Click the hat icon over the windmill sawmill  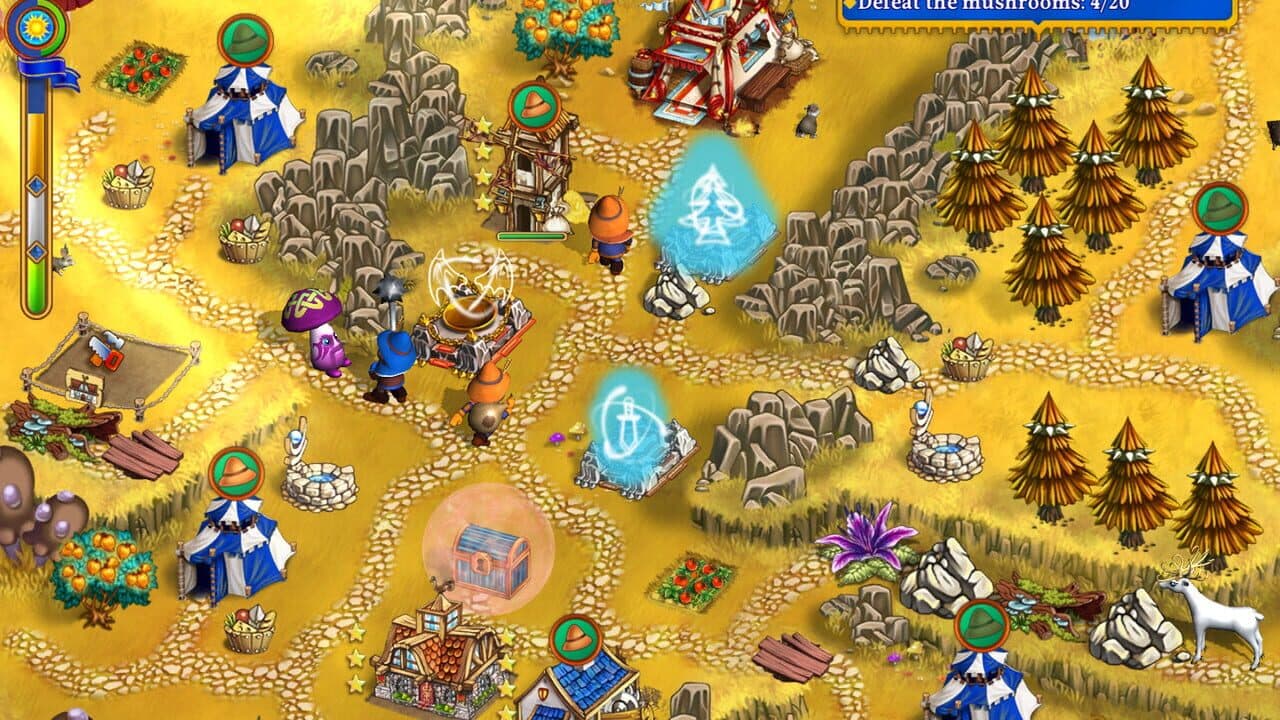point(535,105)
